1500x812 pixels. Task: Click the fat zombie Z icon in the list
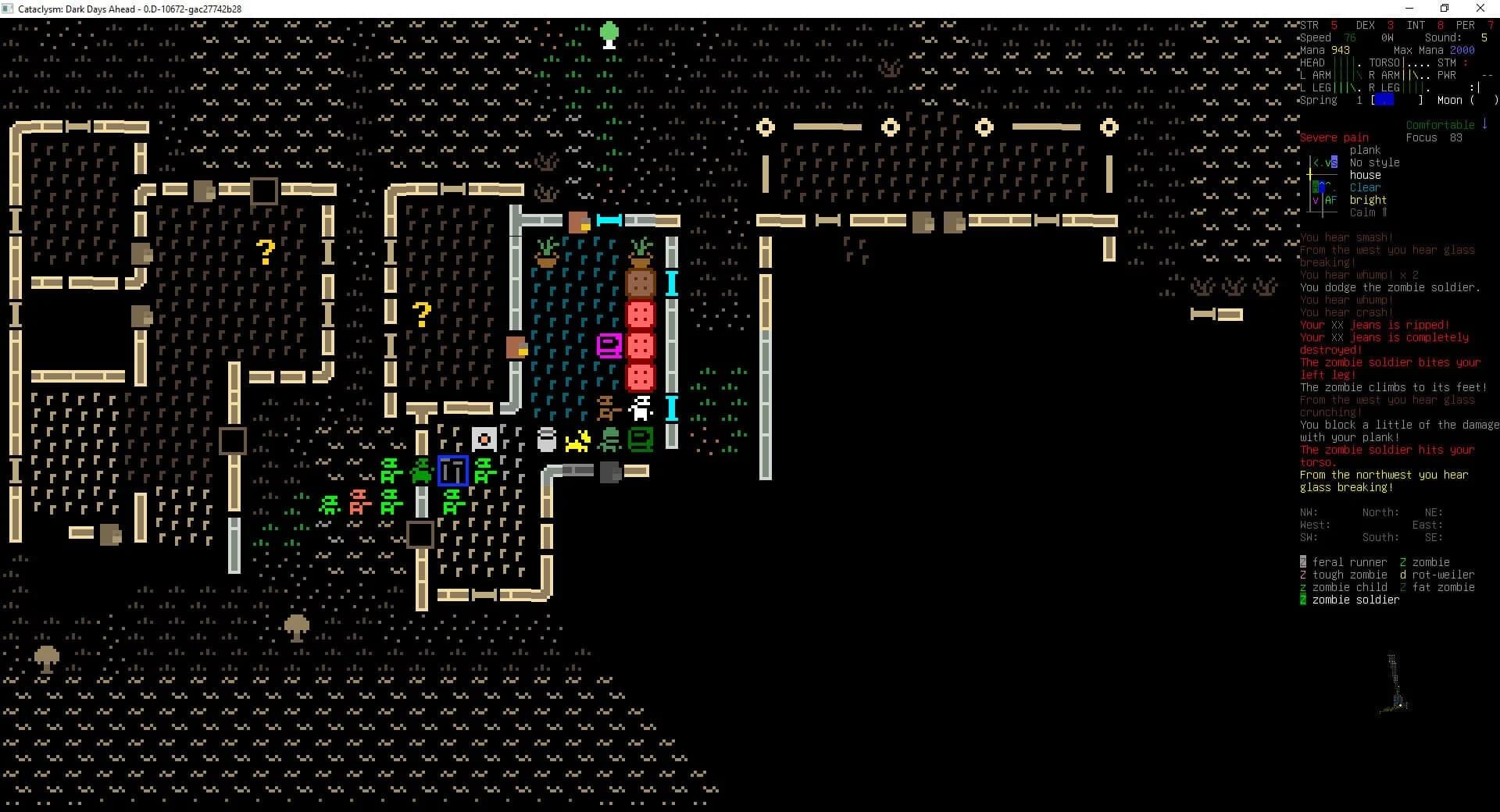coord(1403,586)
